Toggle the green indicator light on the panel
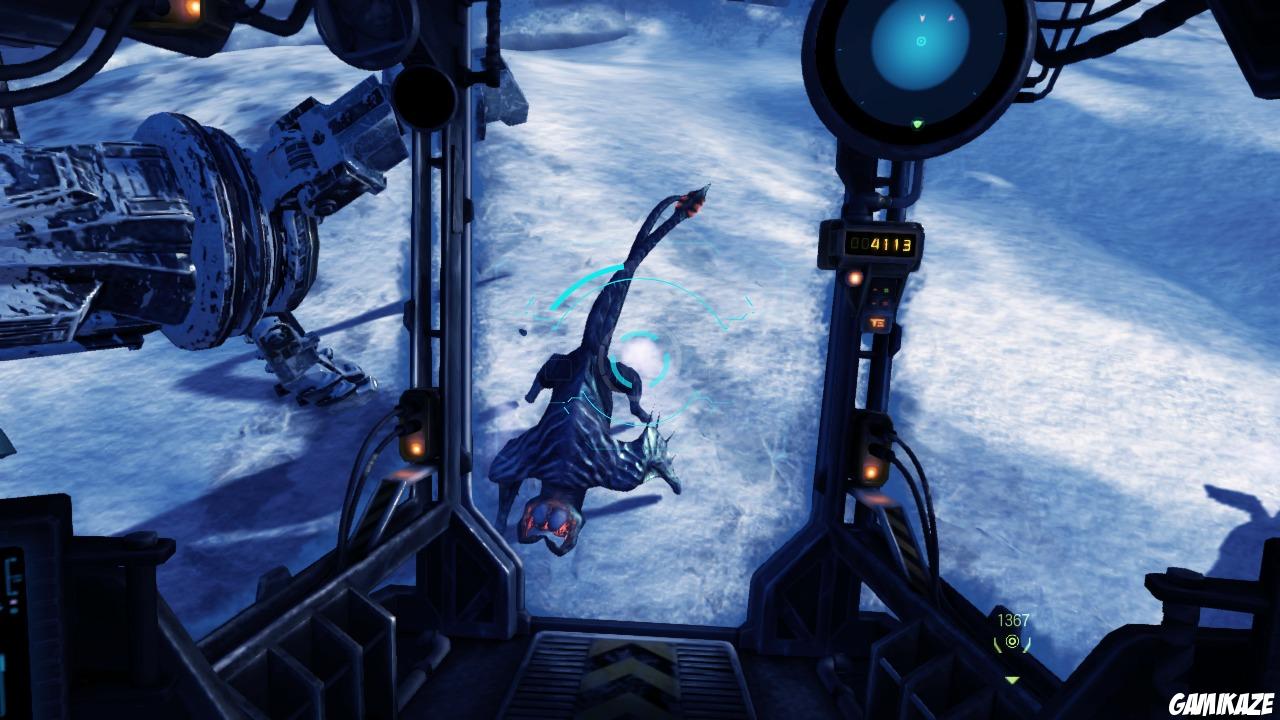 click(887, 289)
